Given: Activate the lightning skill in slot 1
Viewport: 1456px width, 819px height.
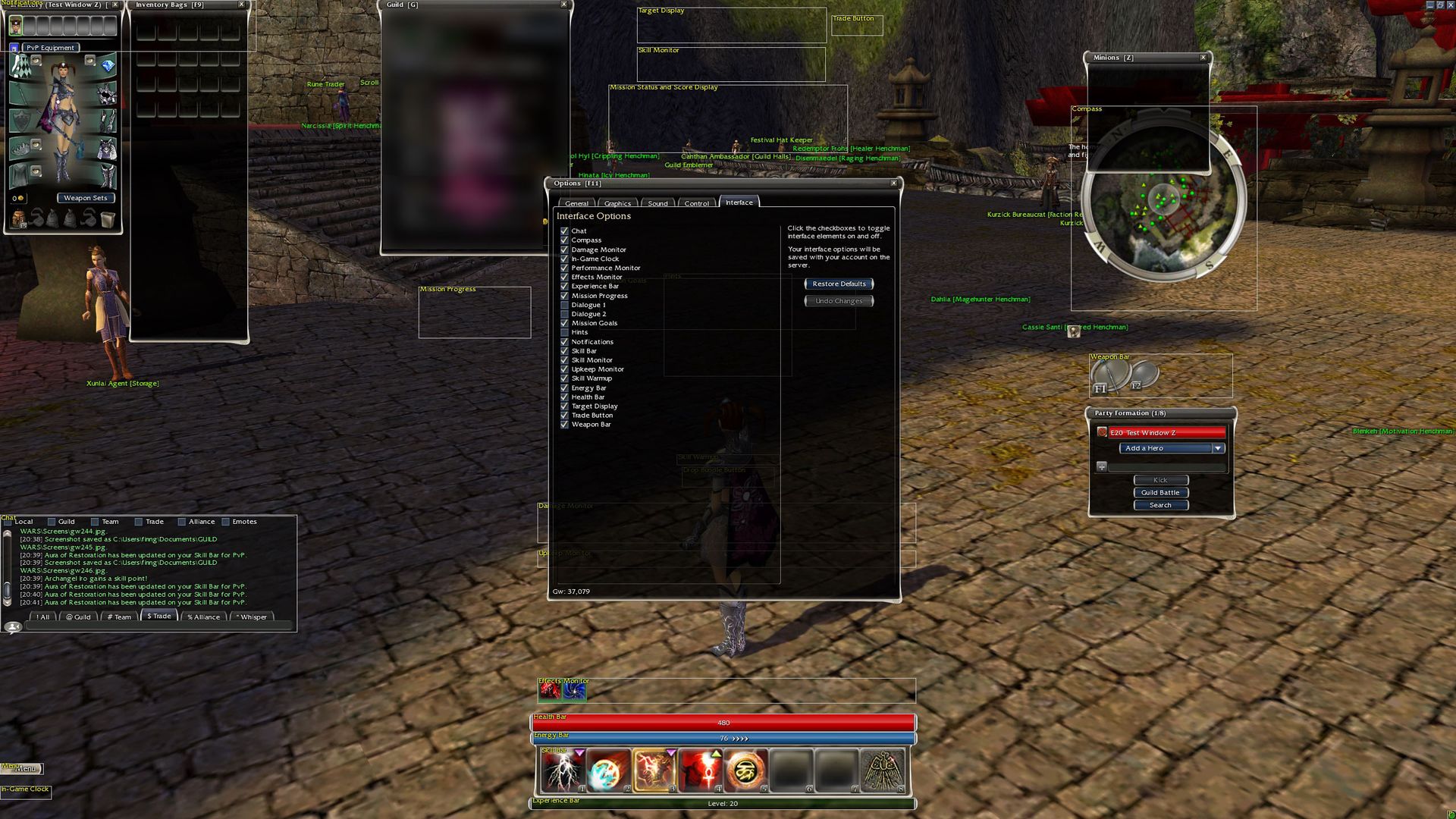Looking at the screenshot, I should pos(563,770).
